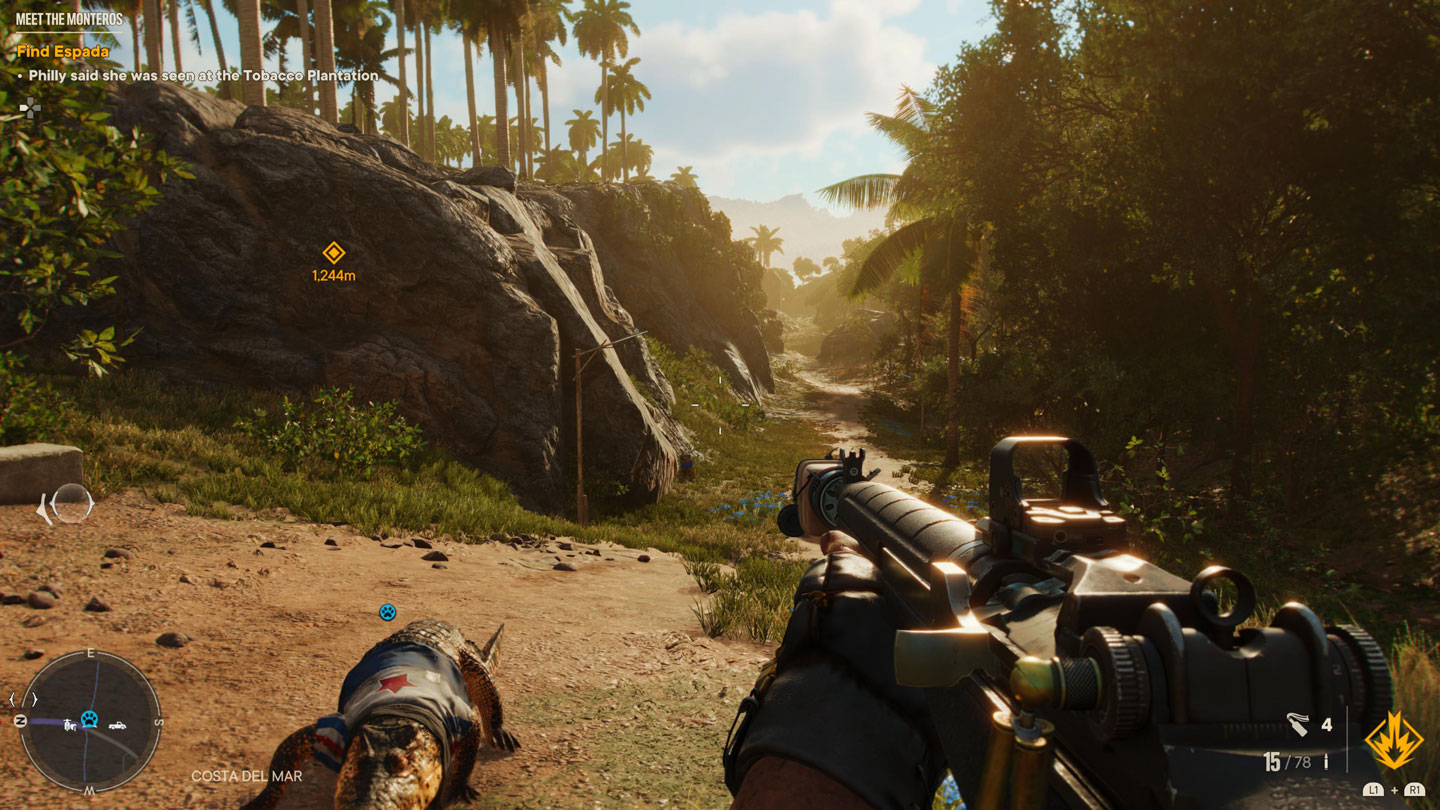Click the Molotov throwable icon
Viewport: 1440px width, 810px height.
point(1298,724)
